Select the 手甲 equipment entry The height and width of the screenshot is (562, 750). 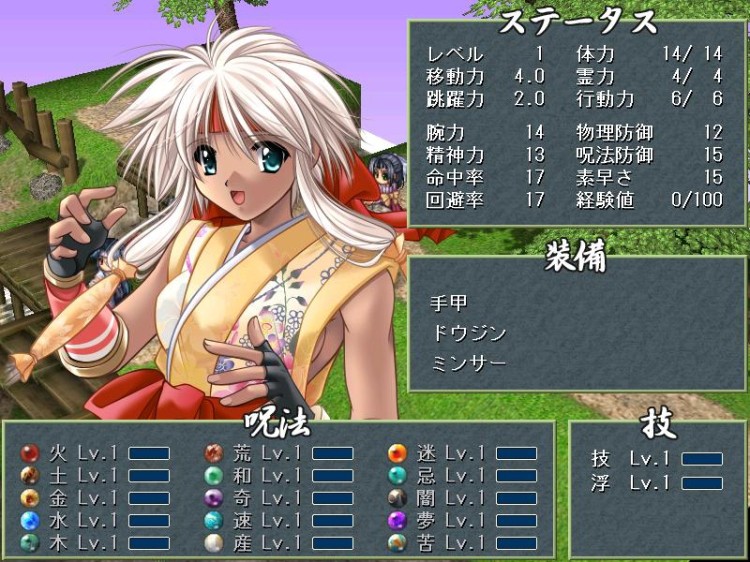tap(449, 303)
